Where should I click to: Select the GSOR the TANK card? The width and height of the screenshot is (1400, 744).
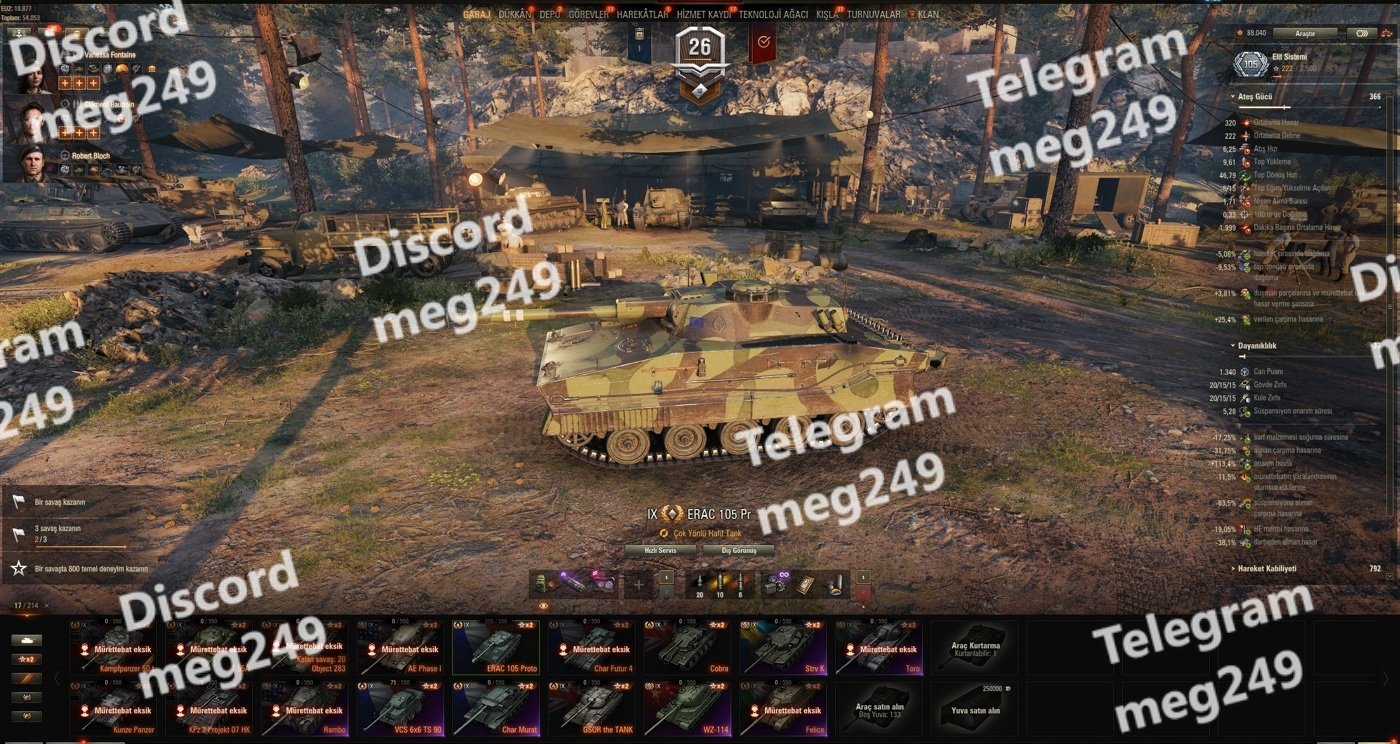(593, 708)
